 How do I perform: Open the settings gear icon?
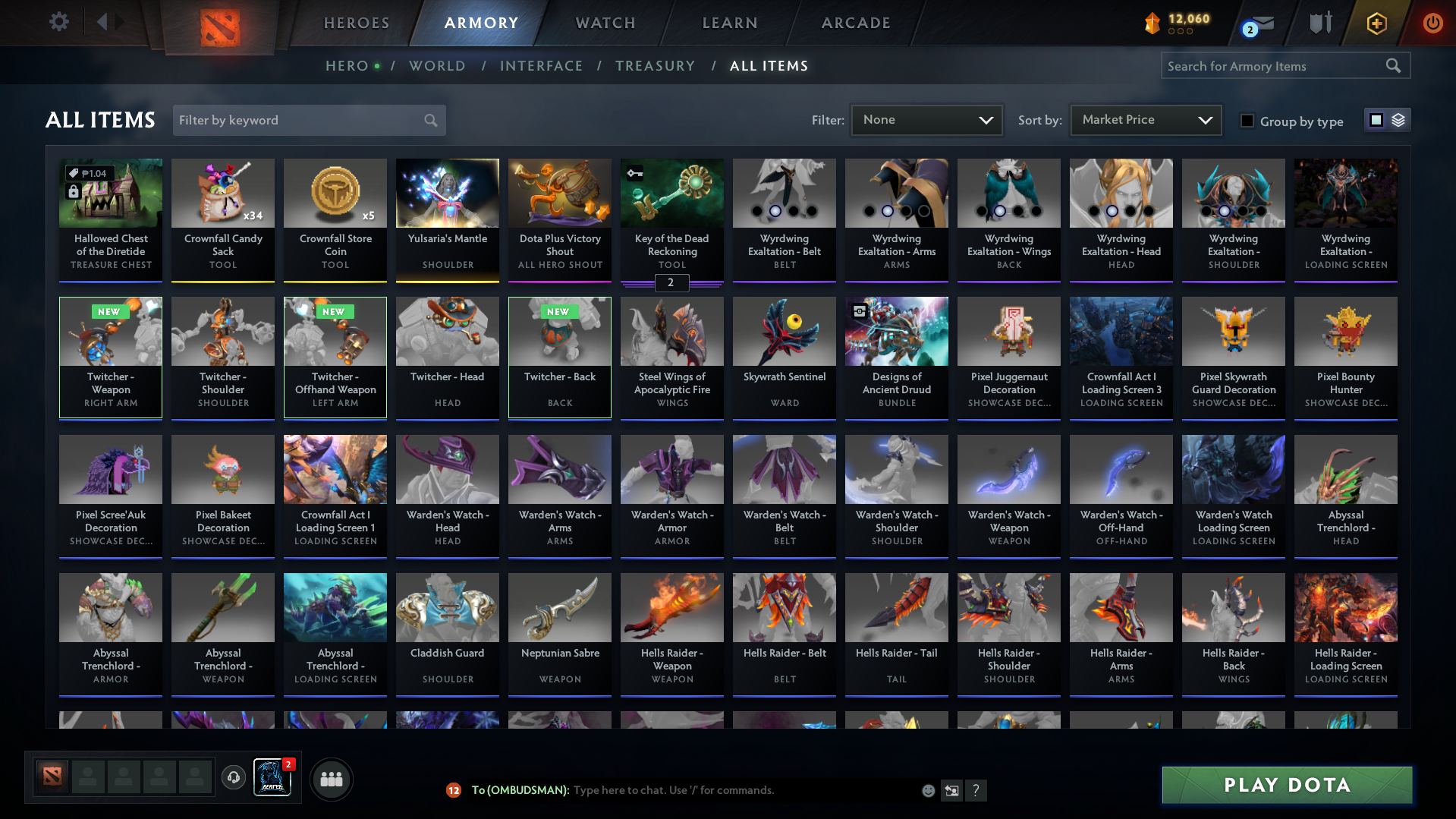tap(58, 22)
